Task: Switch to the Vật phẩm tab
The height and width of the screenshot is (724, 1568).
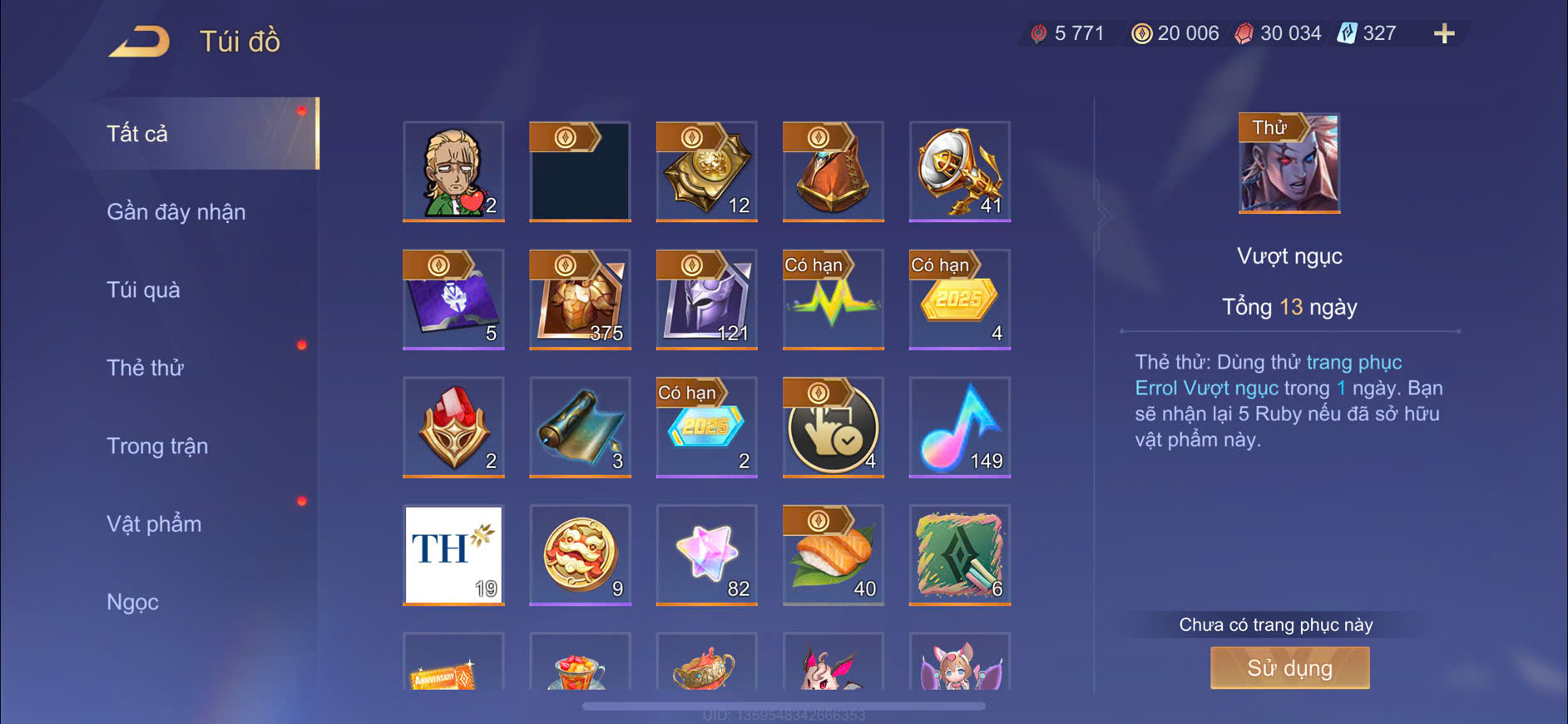Action: [x=154, y=524]
